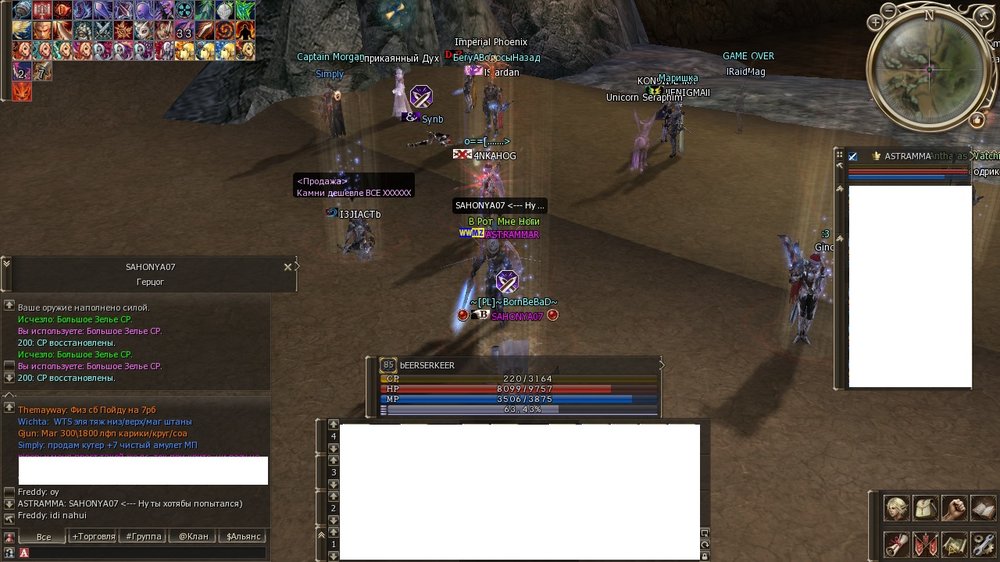Select the @Клан chat tab
Viewport: 1000px width, 562px height.
pyautogui.click(x=194, y=537)
